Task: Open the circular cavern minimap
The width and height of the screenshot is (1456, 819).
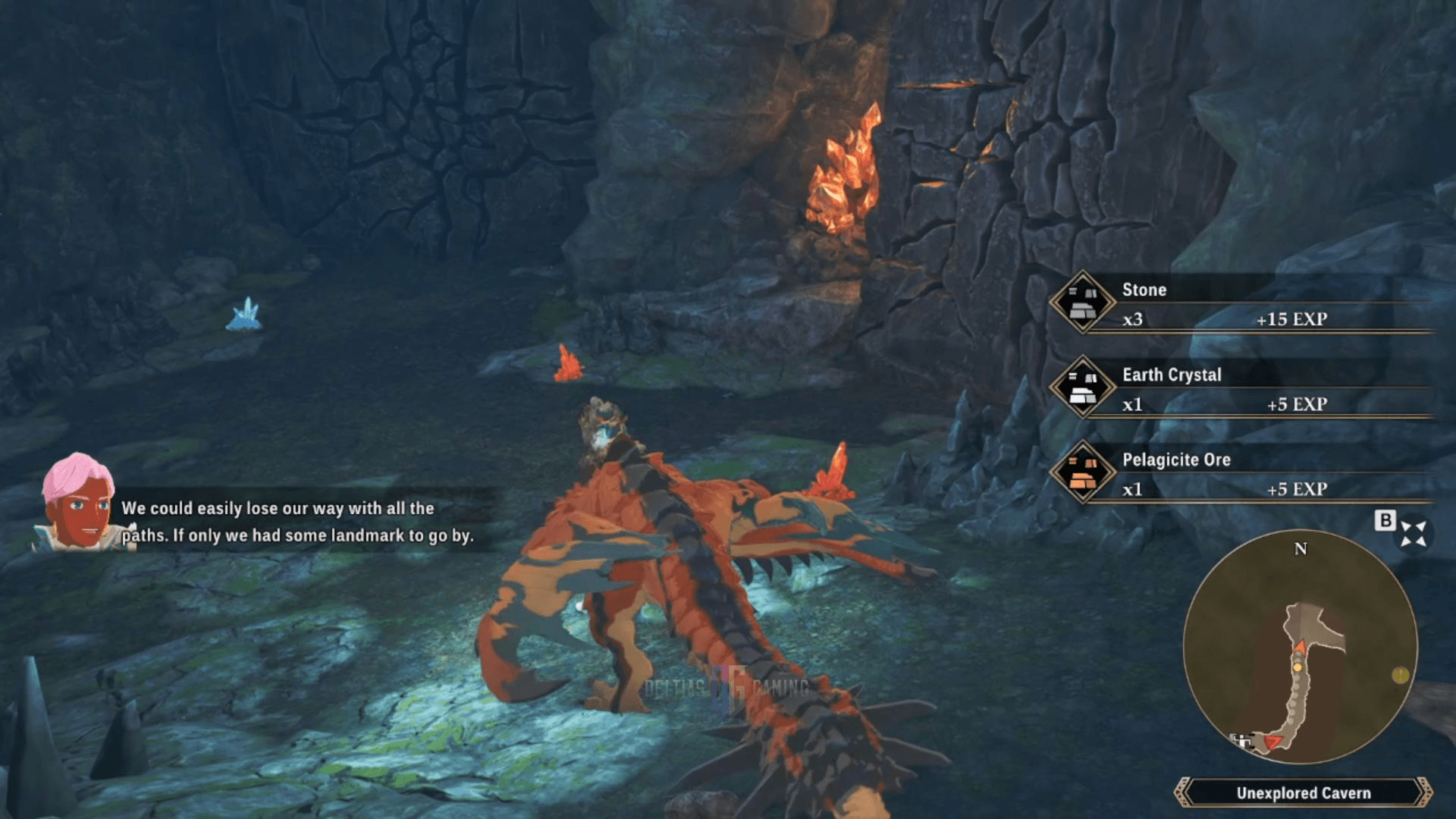Action: tap(1300, 647)
